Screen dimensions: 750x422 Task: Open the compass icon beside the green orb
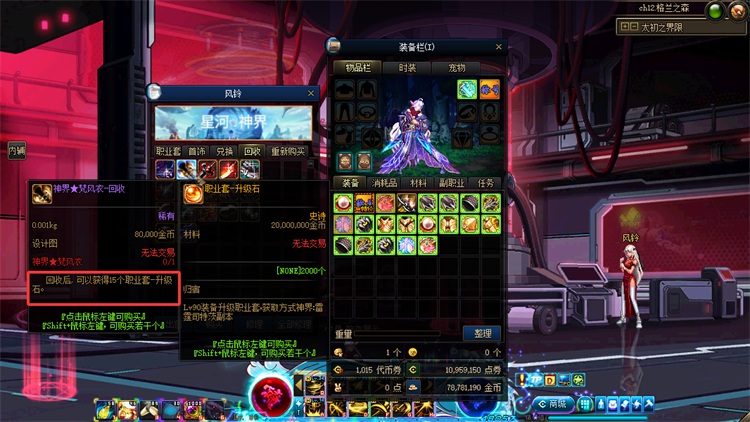click(x=741, y=11)
